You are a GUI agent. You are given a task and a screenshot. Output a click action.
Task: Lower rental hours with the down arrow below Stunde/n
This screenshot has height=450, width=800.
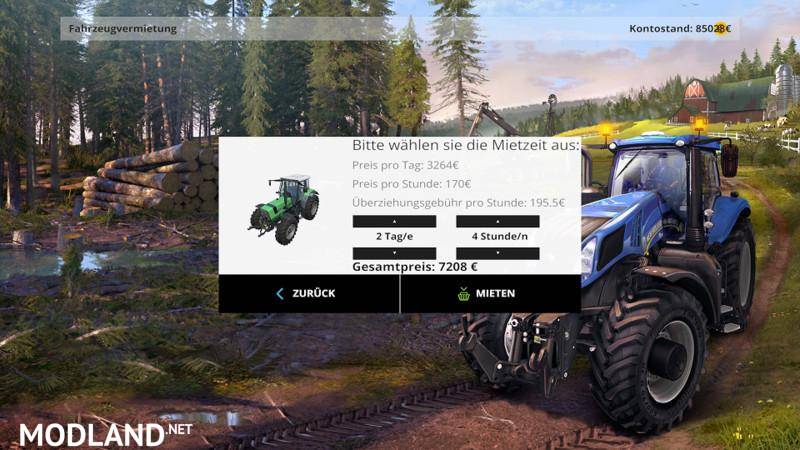pyautogui.click(x=498, y=253)
